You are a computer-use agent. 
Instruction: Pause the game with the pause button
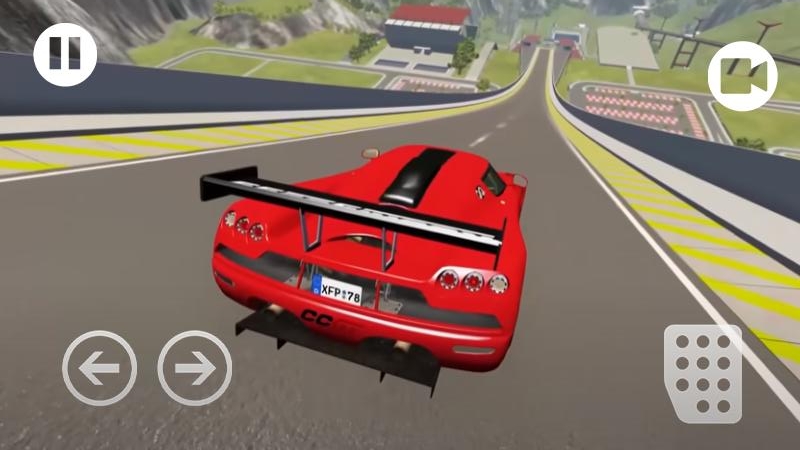click(65, 53)
